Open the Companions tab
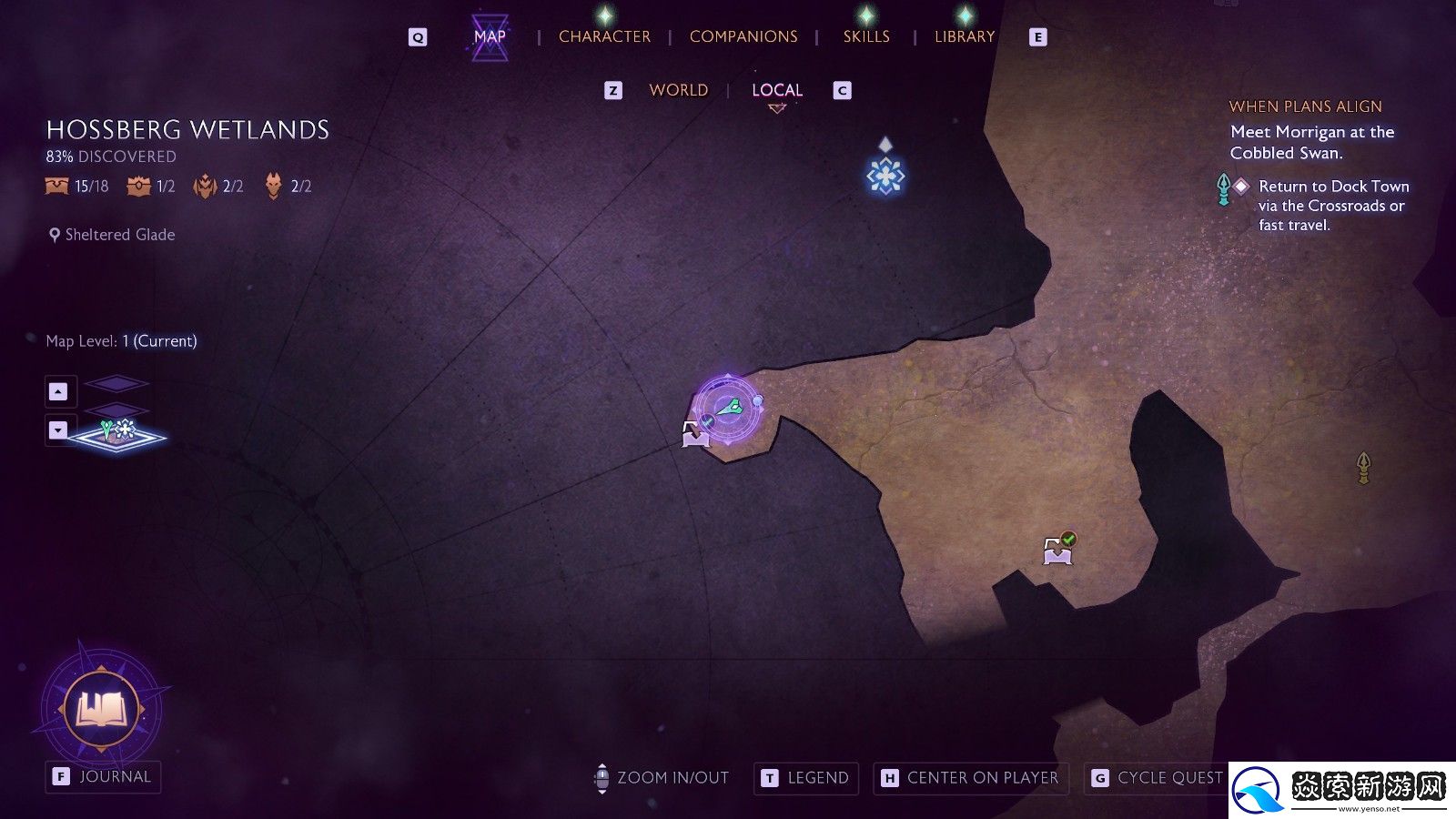The height and width of the screenshot is (819, 1456). click(x=743, y=36)
